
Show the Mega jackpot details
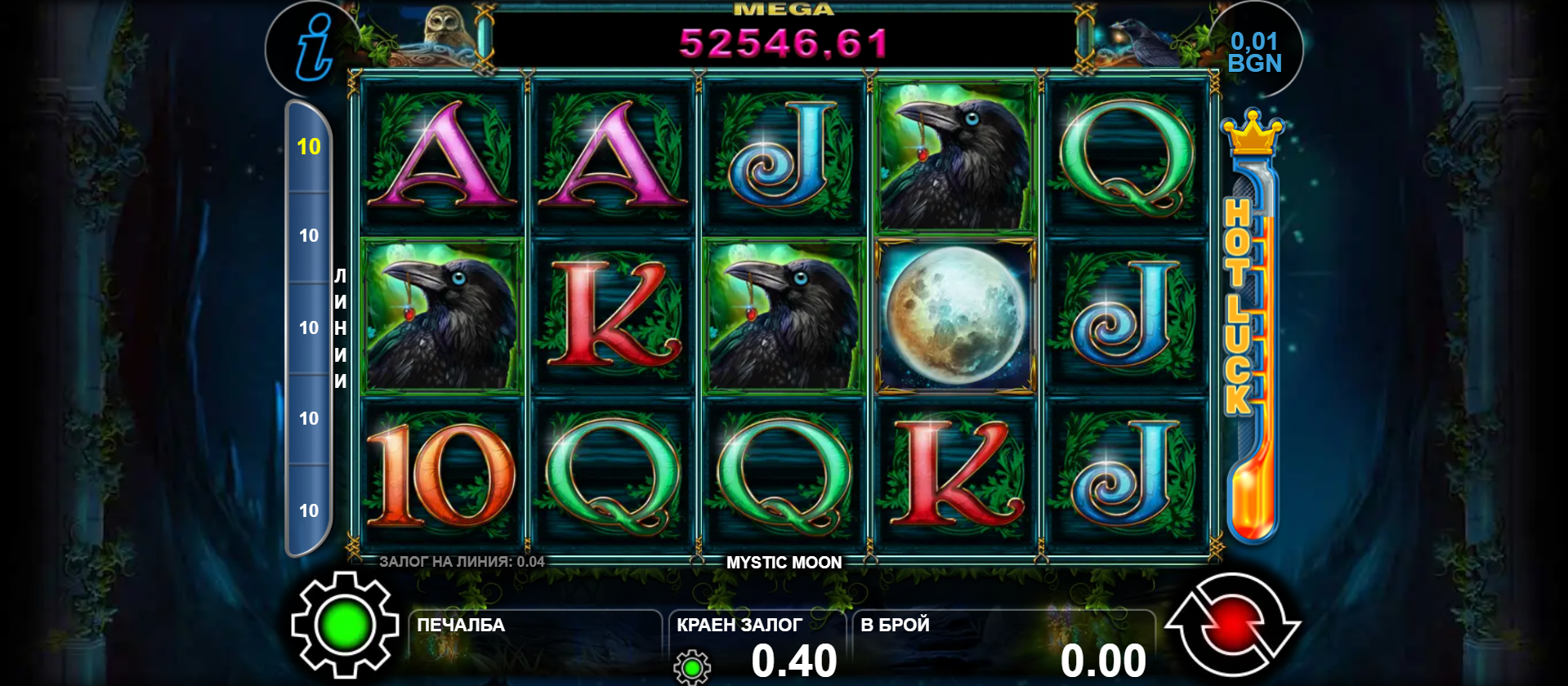click(784, 37)
